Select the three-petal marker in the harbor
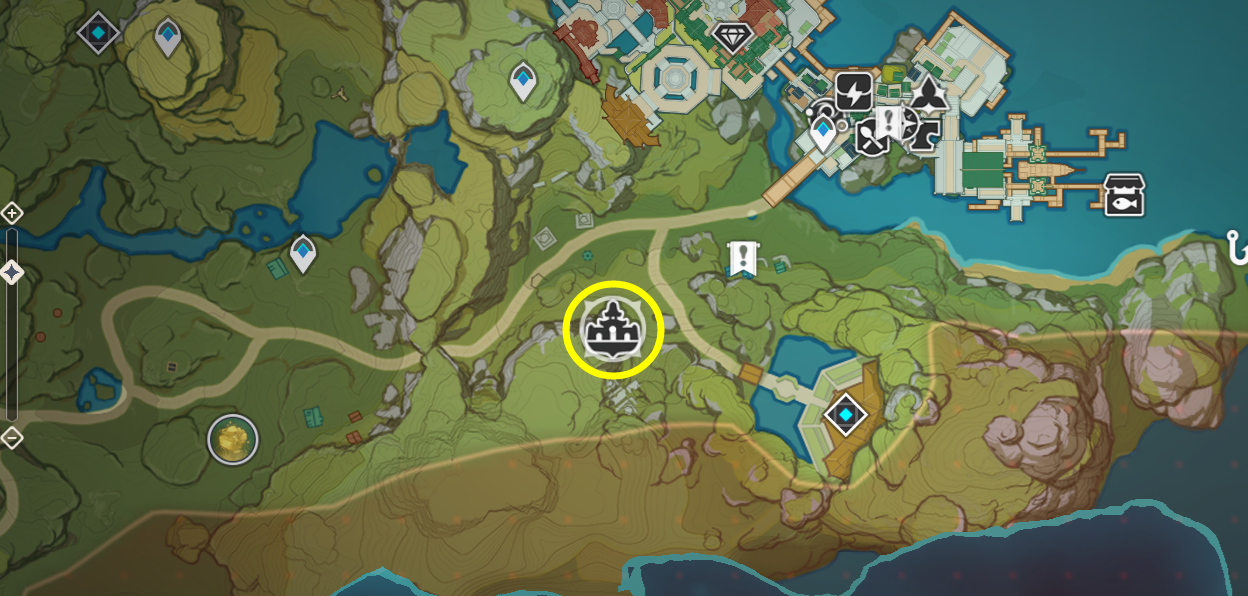Viewport: 1248px width, 596px height. [x=931, y=95]
